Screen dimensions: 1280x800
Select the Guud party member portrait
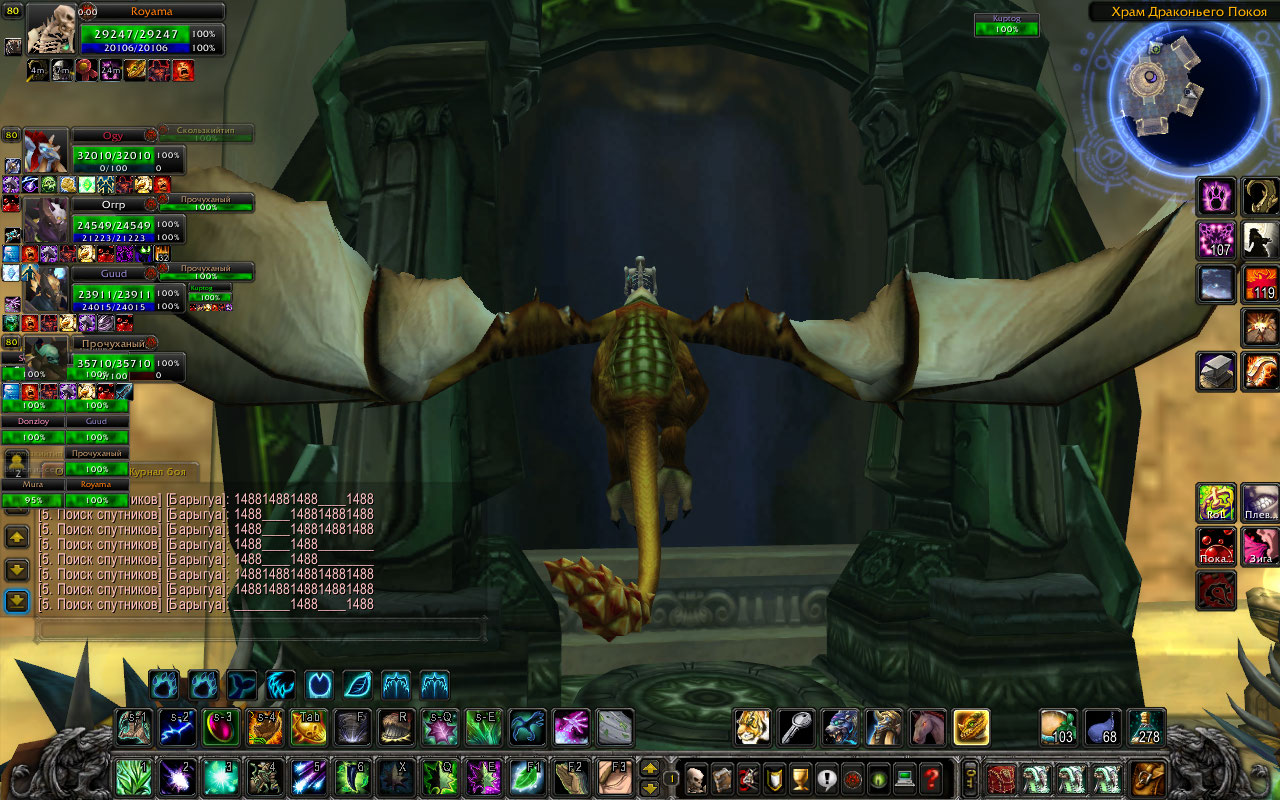[47, 288]
